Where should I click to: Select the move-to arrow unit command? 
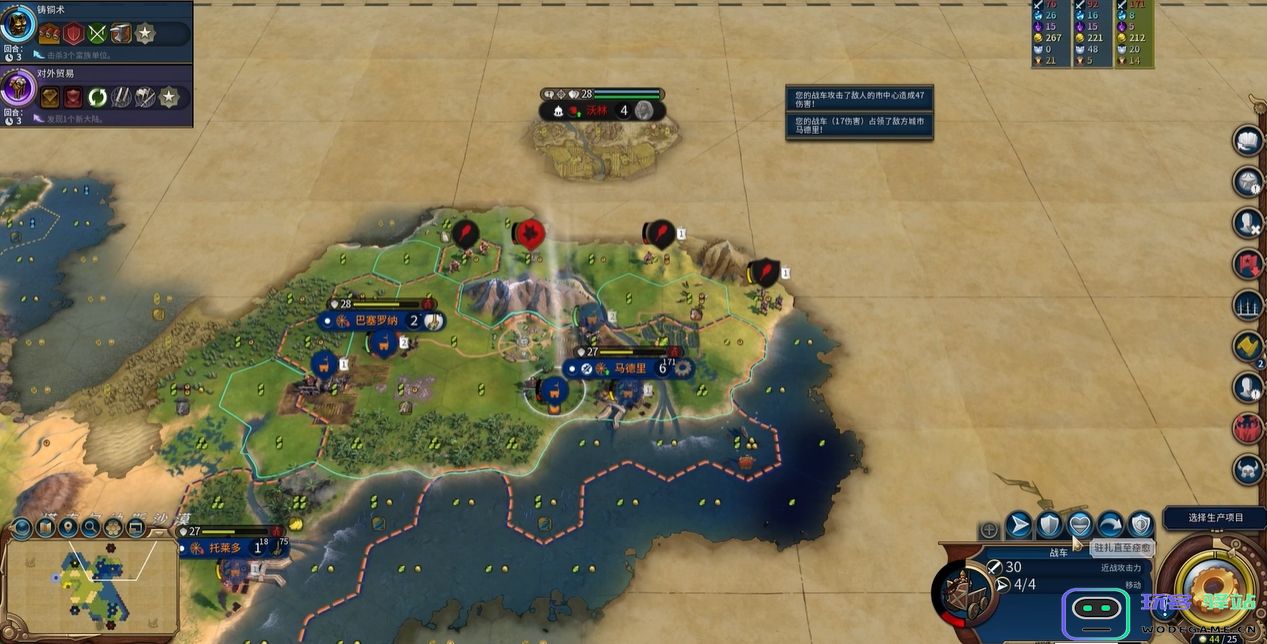tap(1018, 524)
